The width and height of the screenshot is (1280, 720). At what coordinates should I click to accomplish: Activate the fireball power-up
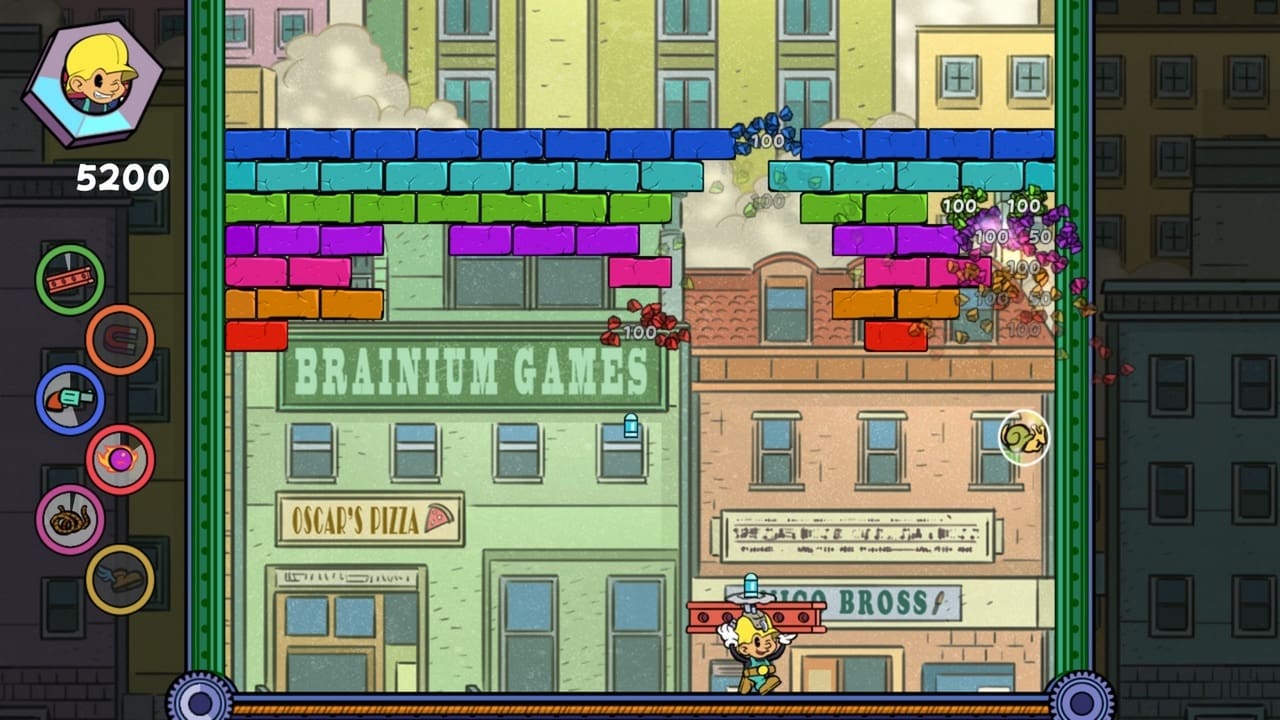[118, 458]
